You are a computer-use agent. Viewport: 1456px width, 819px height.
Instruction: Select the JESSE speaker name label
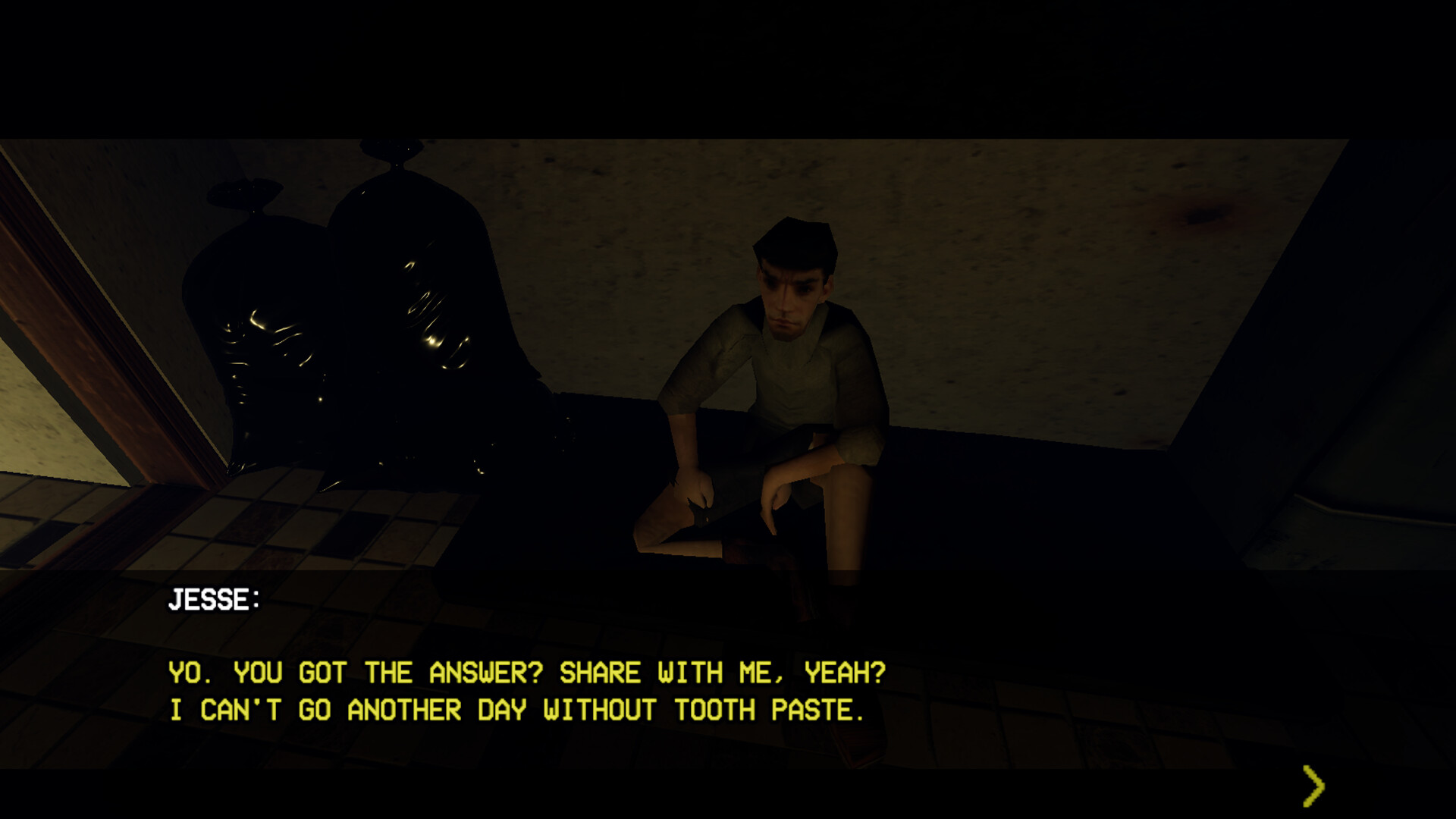(213, 600)
